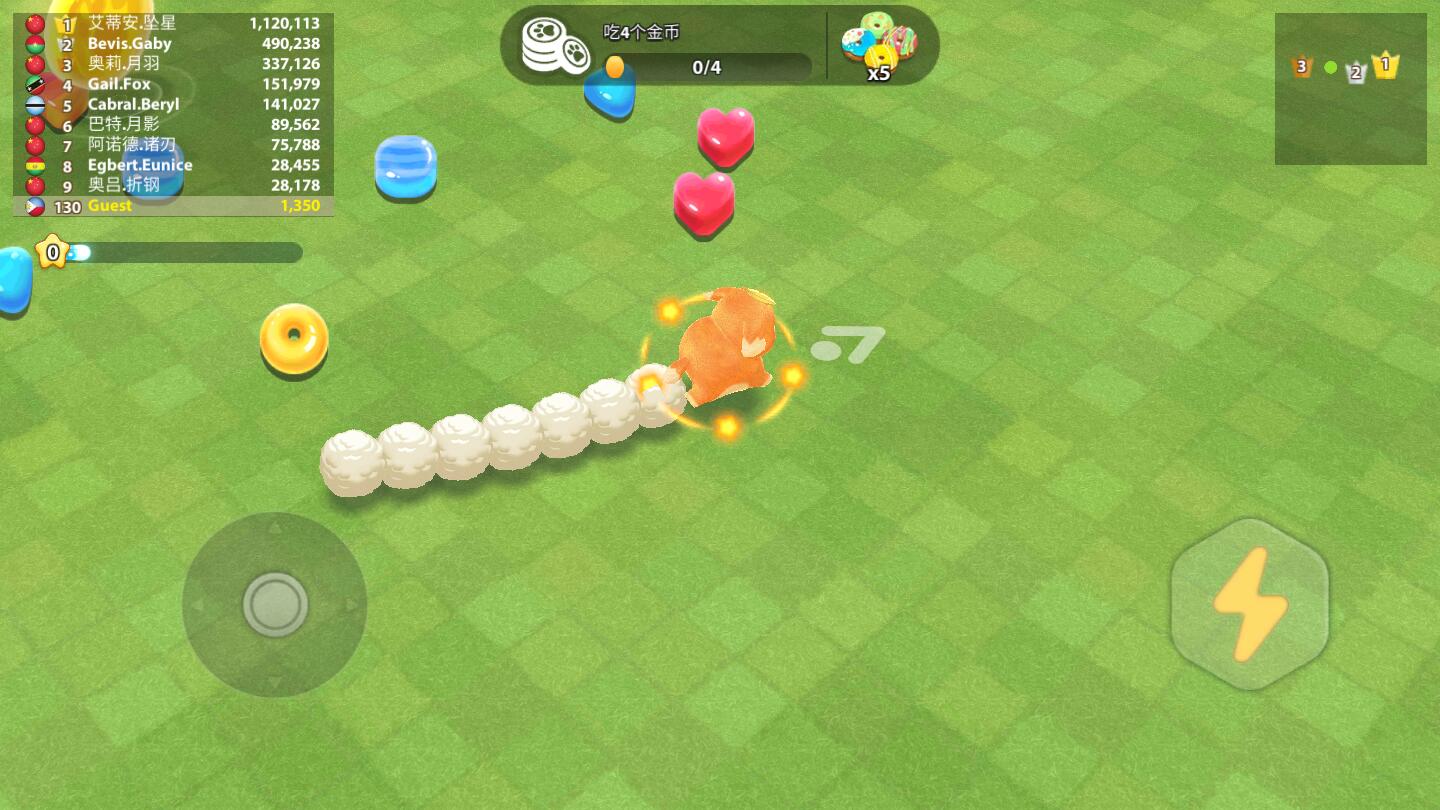1440x810 pixels.
Task: Open the minimap in the corner
Action: point(1350,89)
